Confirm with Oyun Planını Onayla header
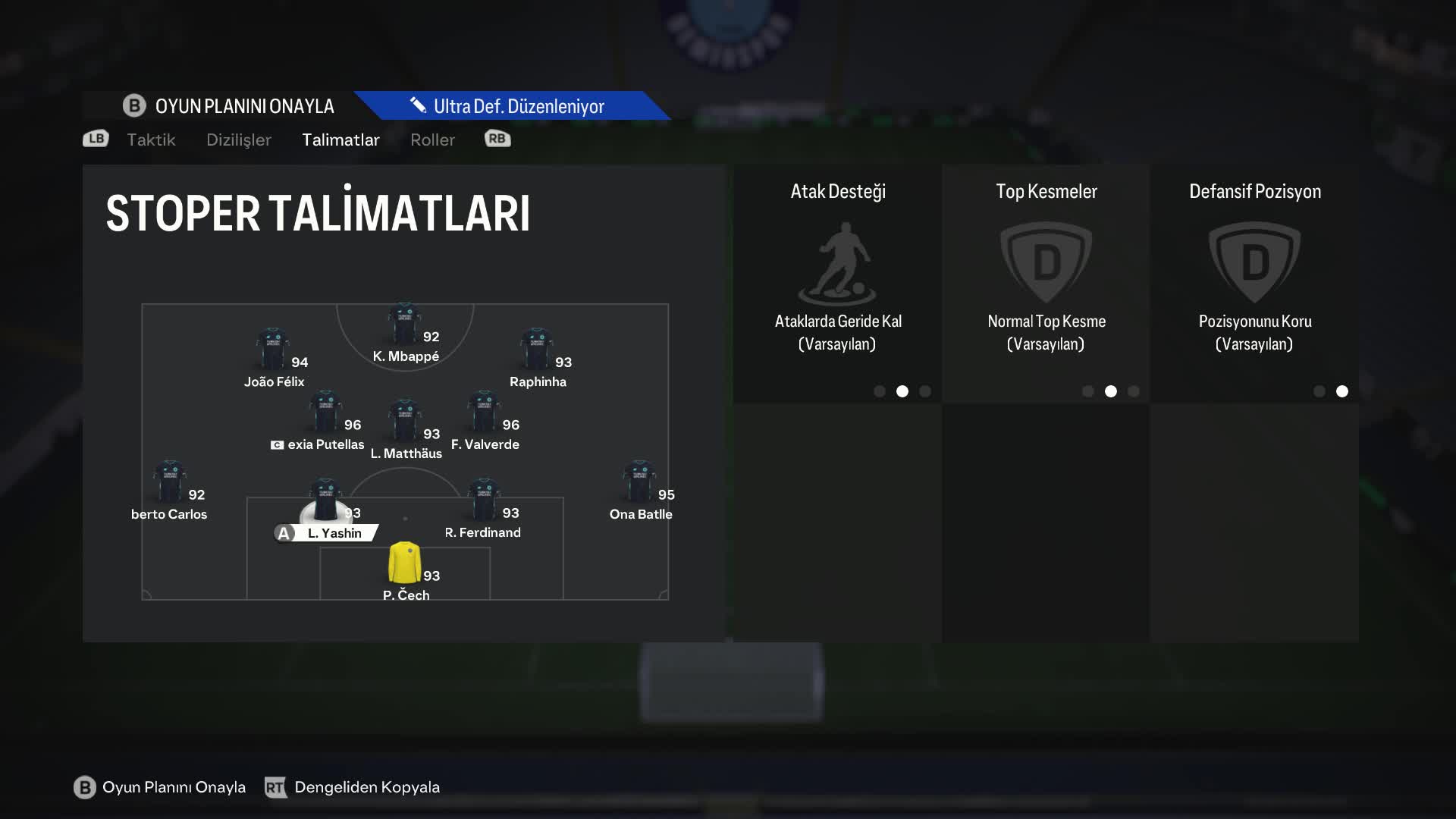Viewport: 1456px width, 819px height. point(229,106)
